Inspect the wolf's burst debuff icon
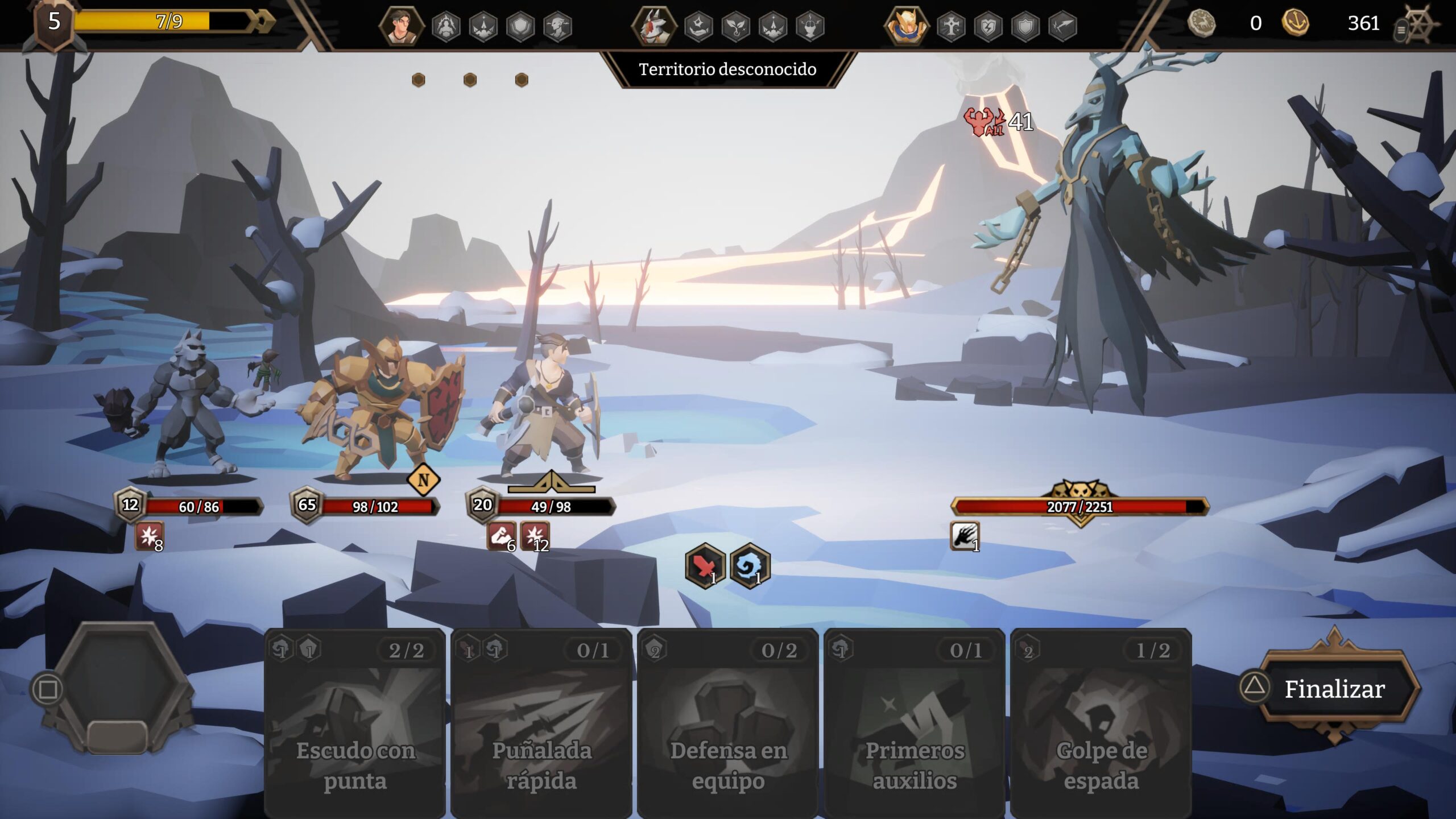The image size is (1456, 819). tap(150, 536)
